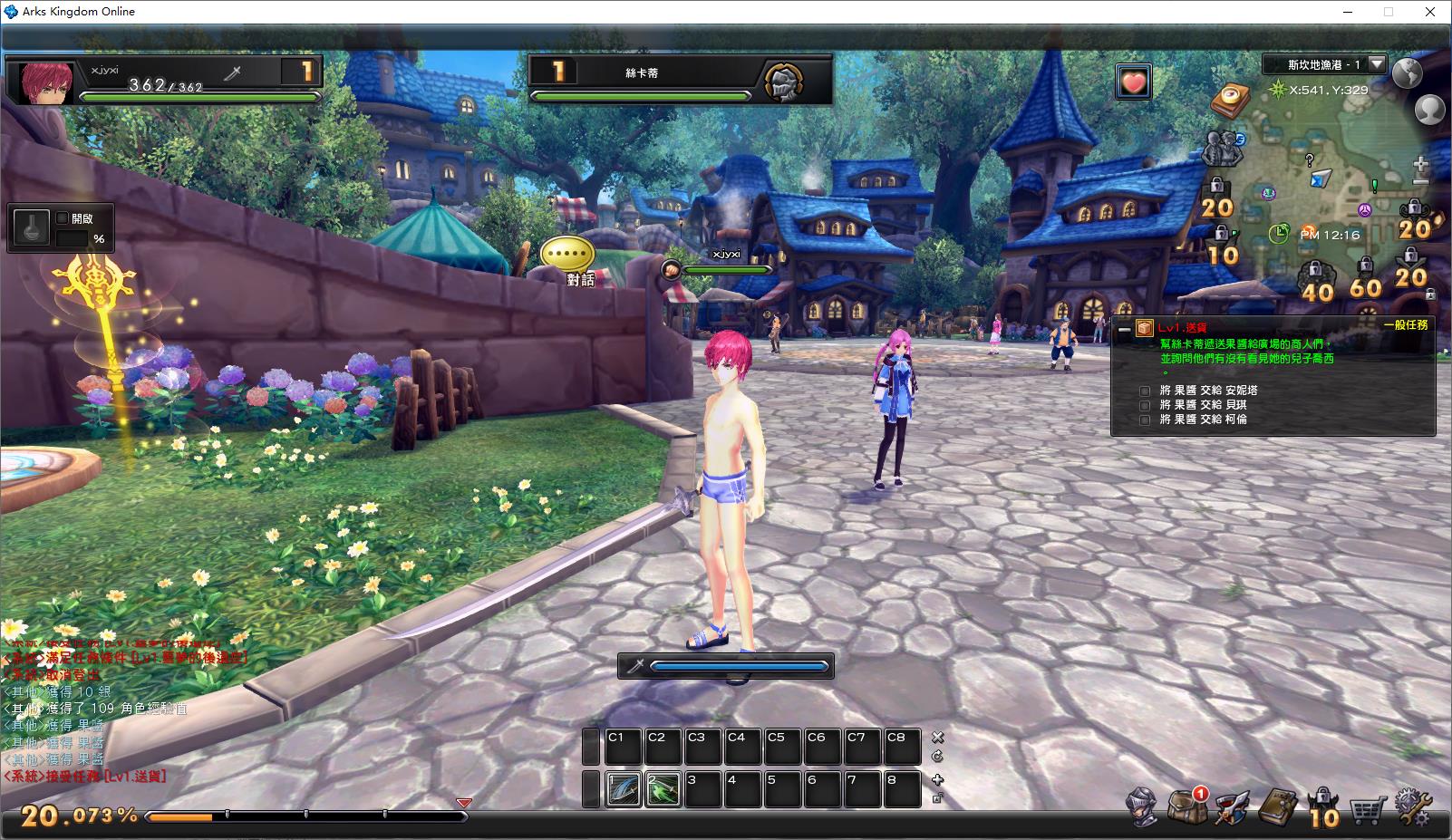Screen dimensions: 1452x840
Task: Click the heart icon button
Action: 1133,82
